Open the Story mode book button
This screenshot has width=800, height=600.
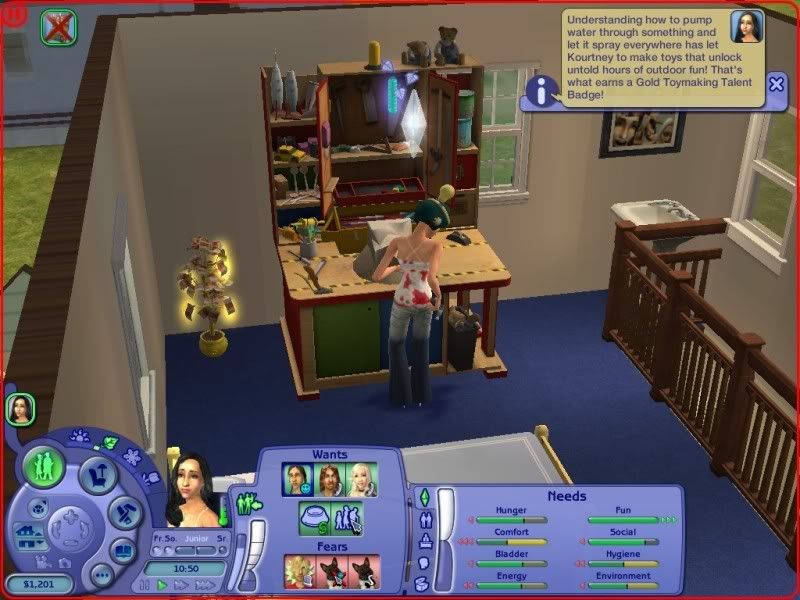pos(124,551)
